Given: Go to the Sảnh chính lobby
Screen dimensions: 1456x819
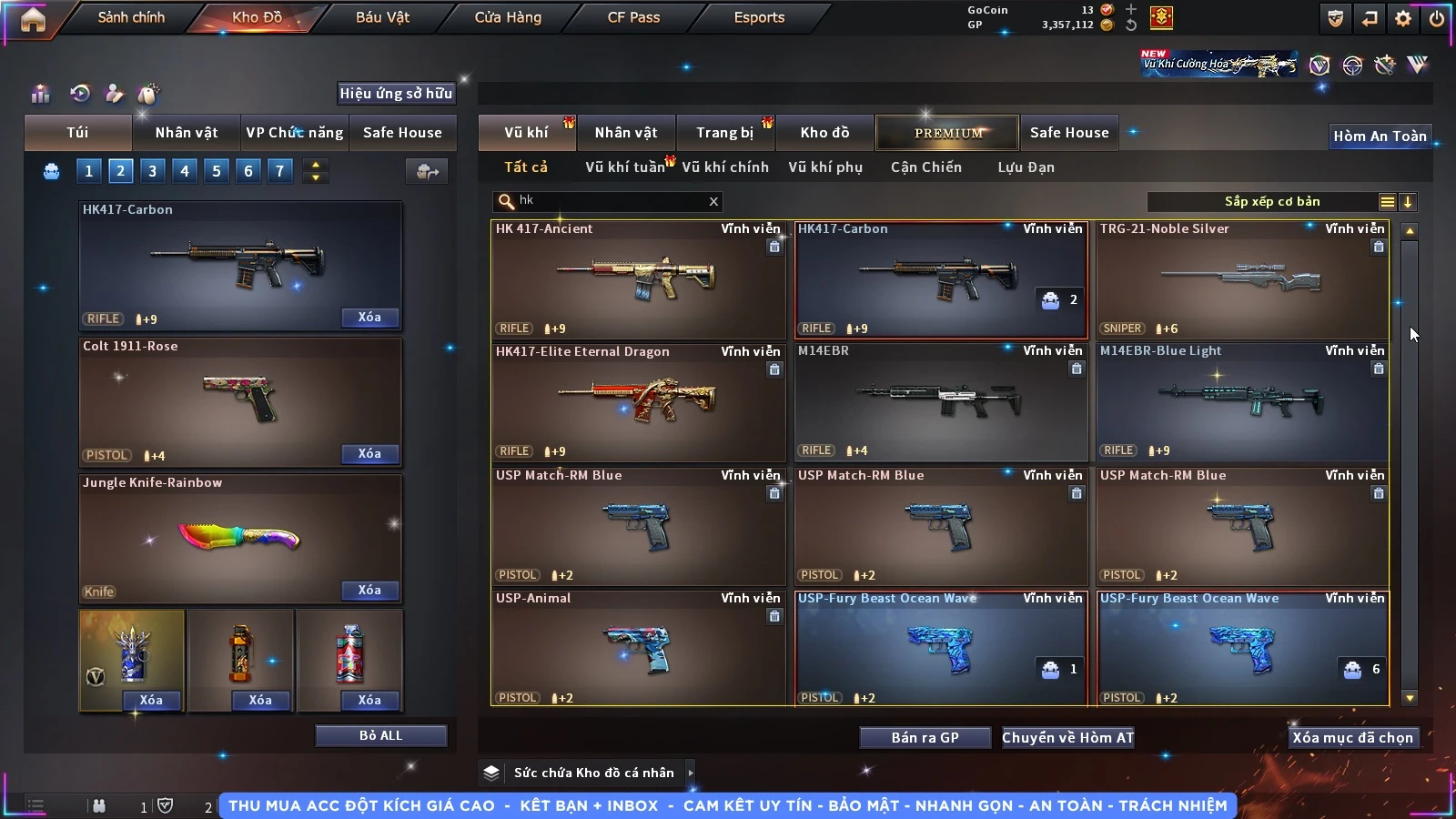Looking at the screenshot, I should [131, 17].
